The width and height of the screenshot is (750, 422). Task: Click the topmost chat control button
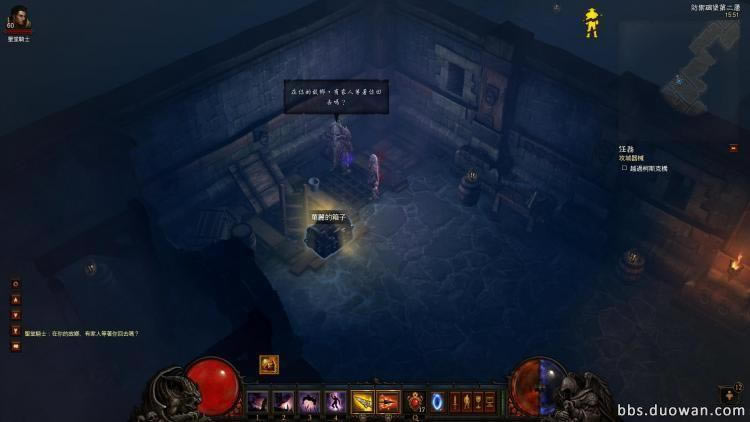(x=15, y=284)
